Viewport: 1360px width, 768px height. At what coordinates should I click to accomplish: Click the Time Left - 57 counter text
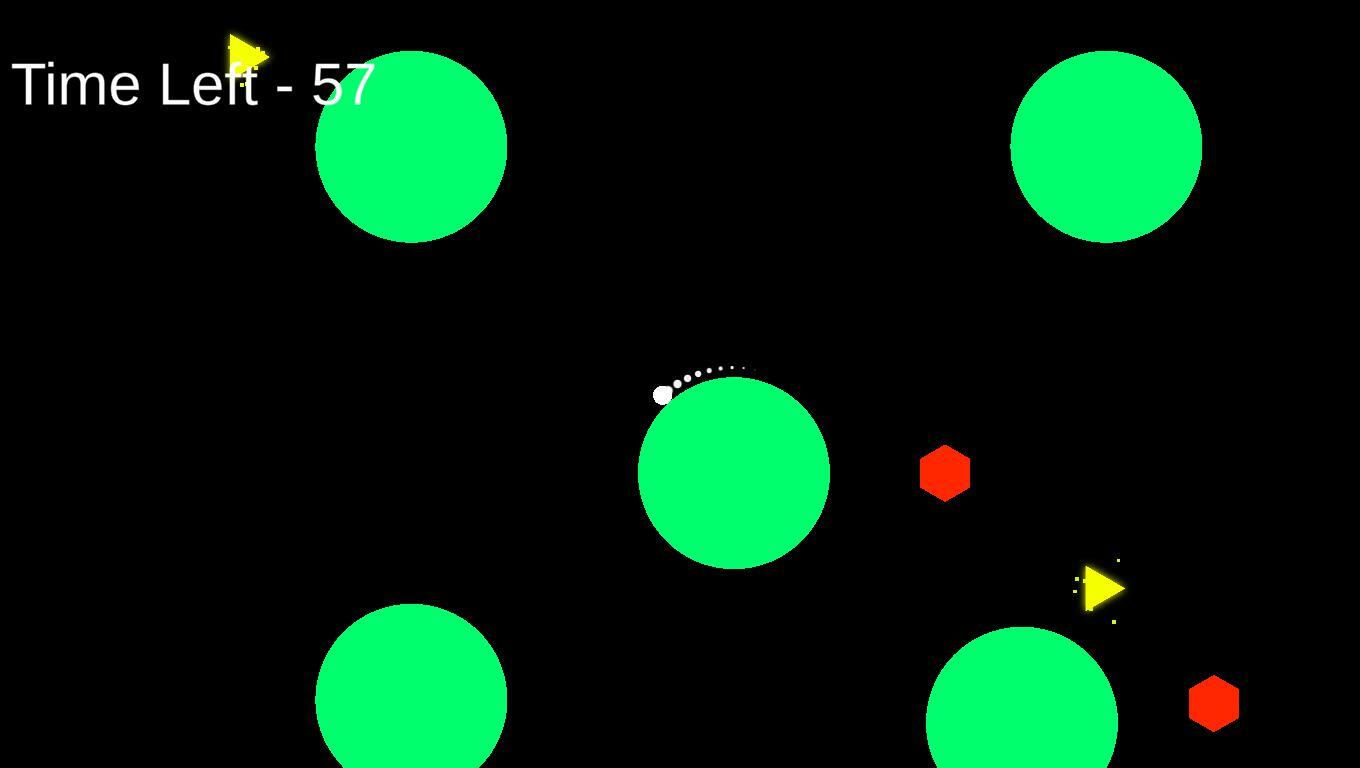point(193,85)
